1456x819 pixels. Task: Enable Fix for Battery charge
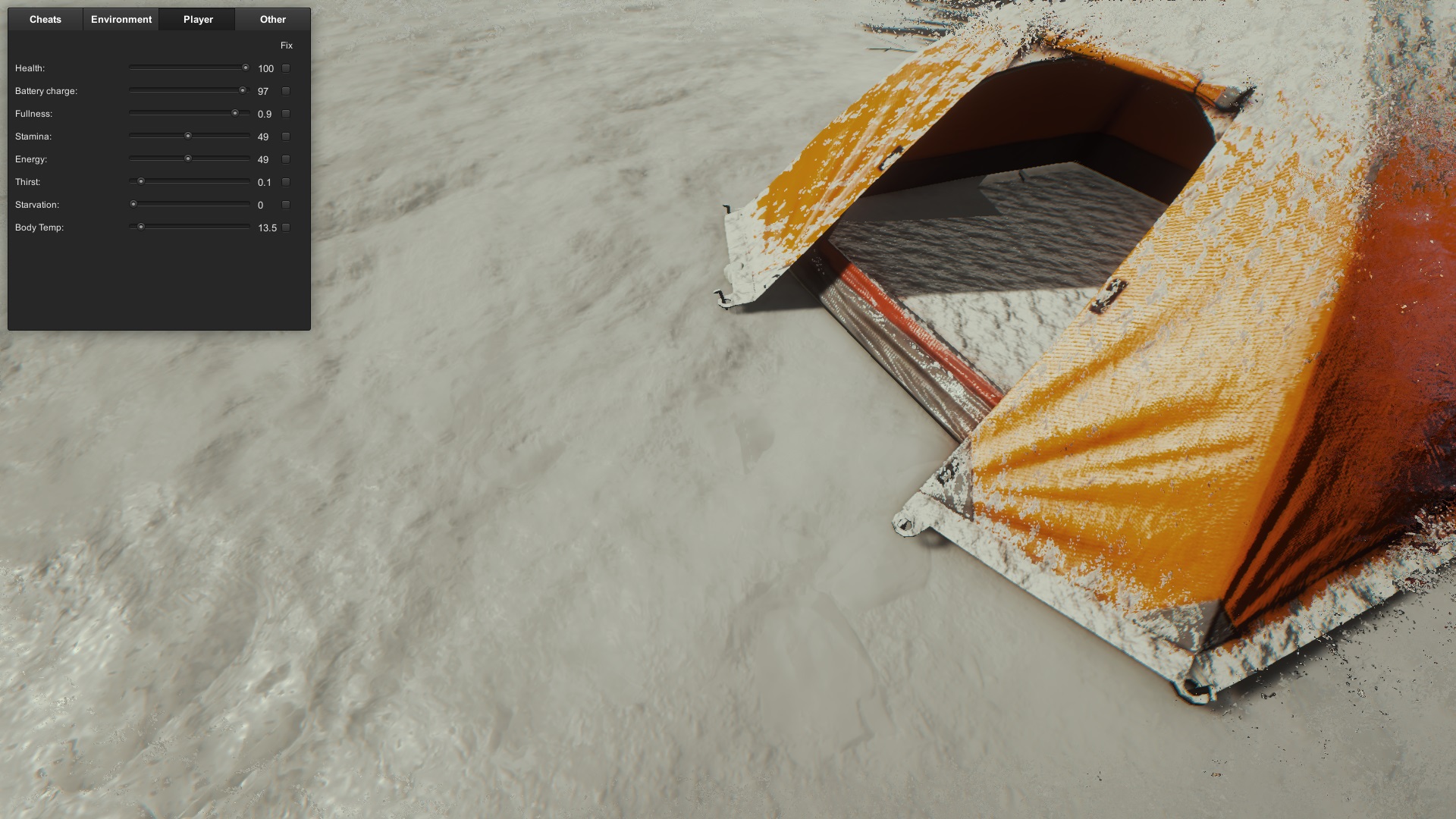tap(286, 91)
